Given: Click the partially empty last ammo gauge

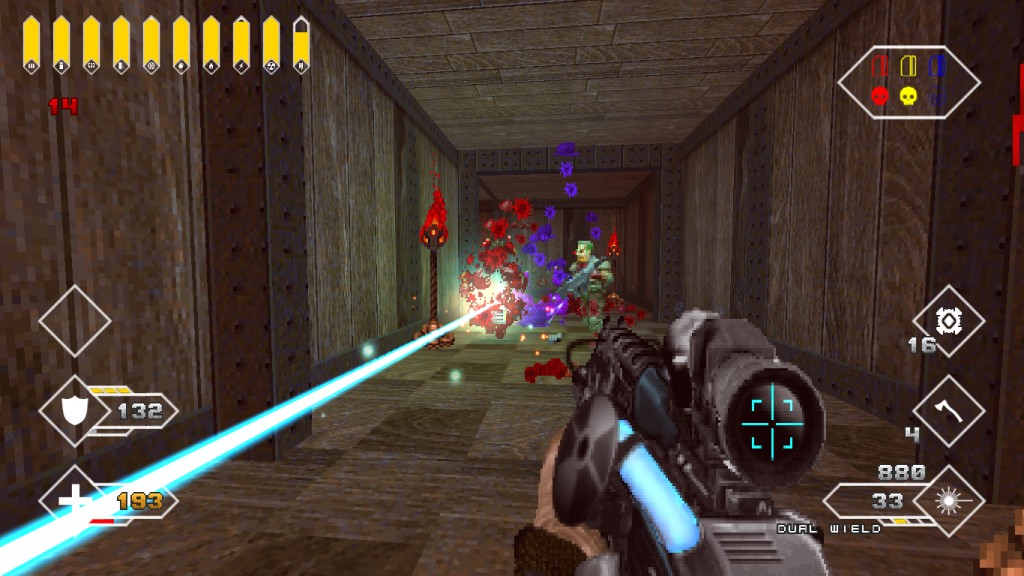Looking at the screenshot, I should point(301,45).
